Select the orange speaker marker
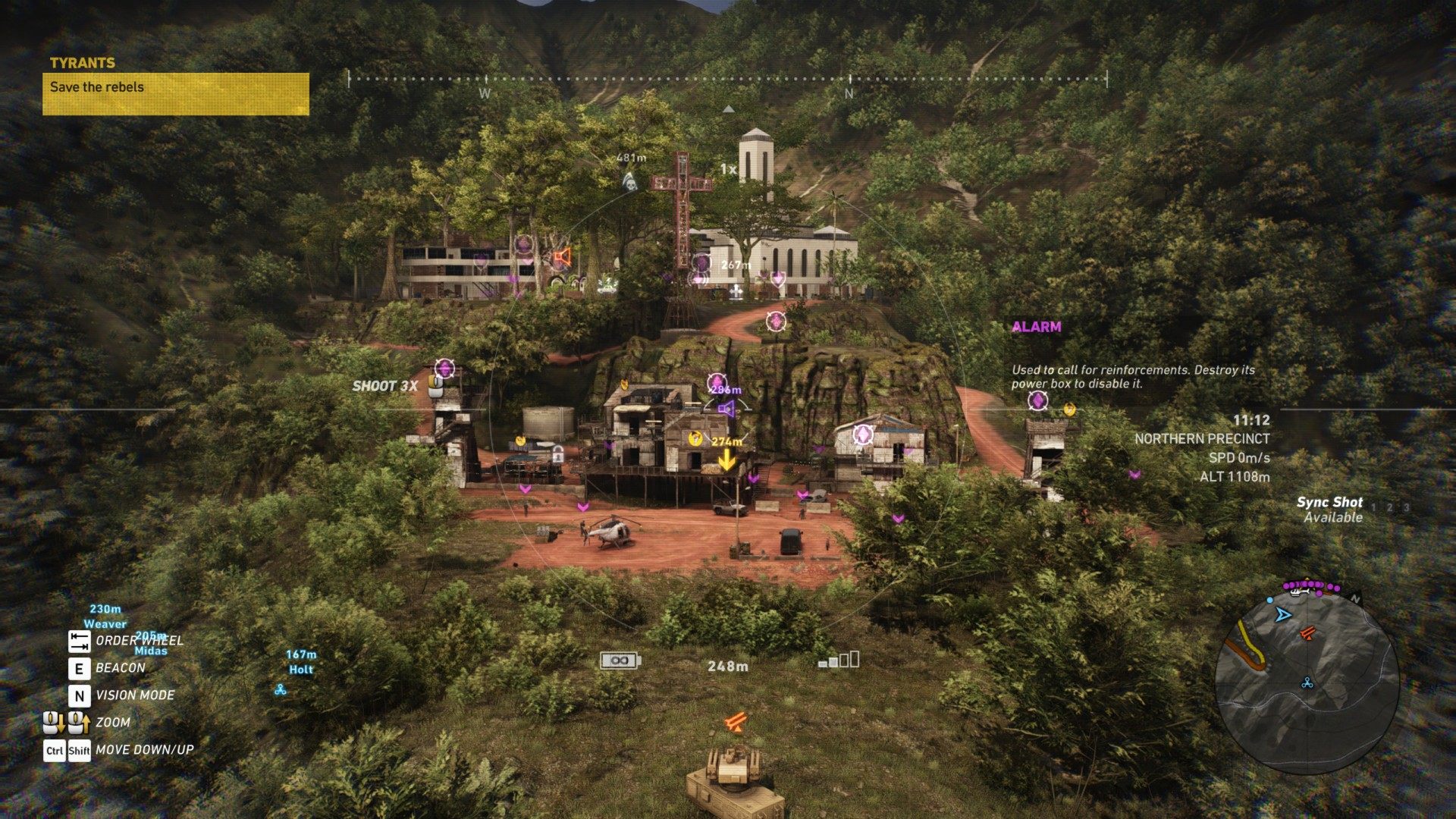1456x819 pixels. click(x=561, y=258)
